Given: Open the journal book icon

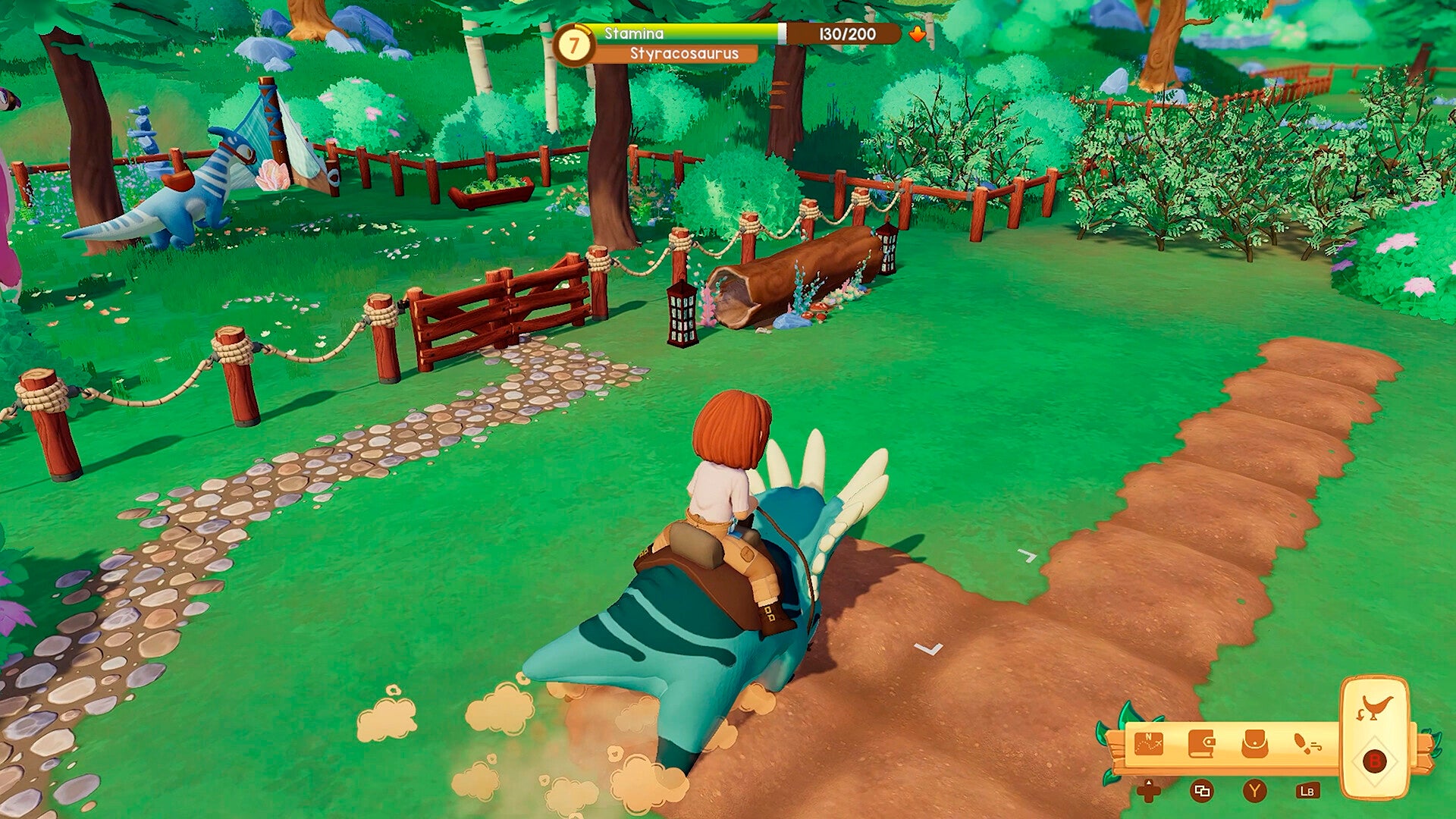Looking at the screenshot, I should 1201,744.
